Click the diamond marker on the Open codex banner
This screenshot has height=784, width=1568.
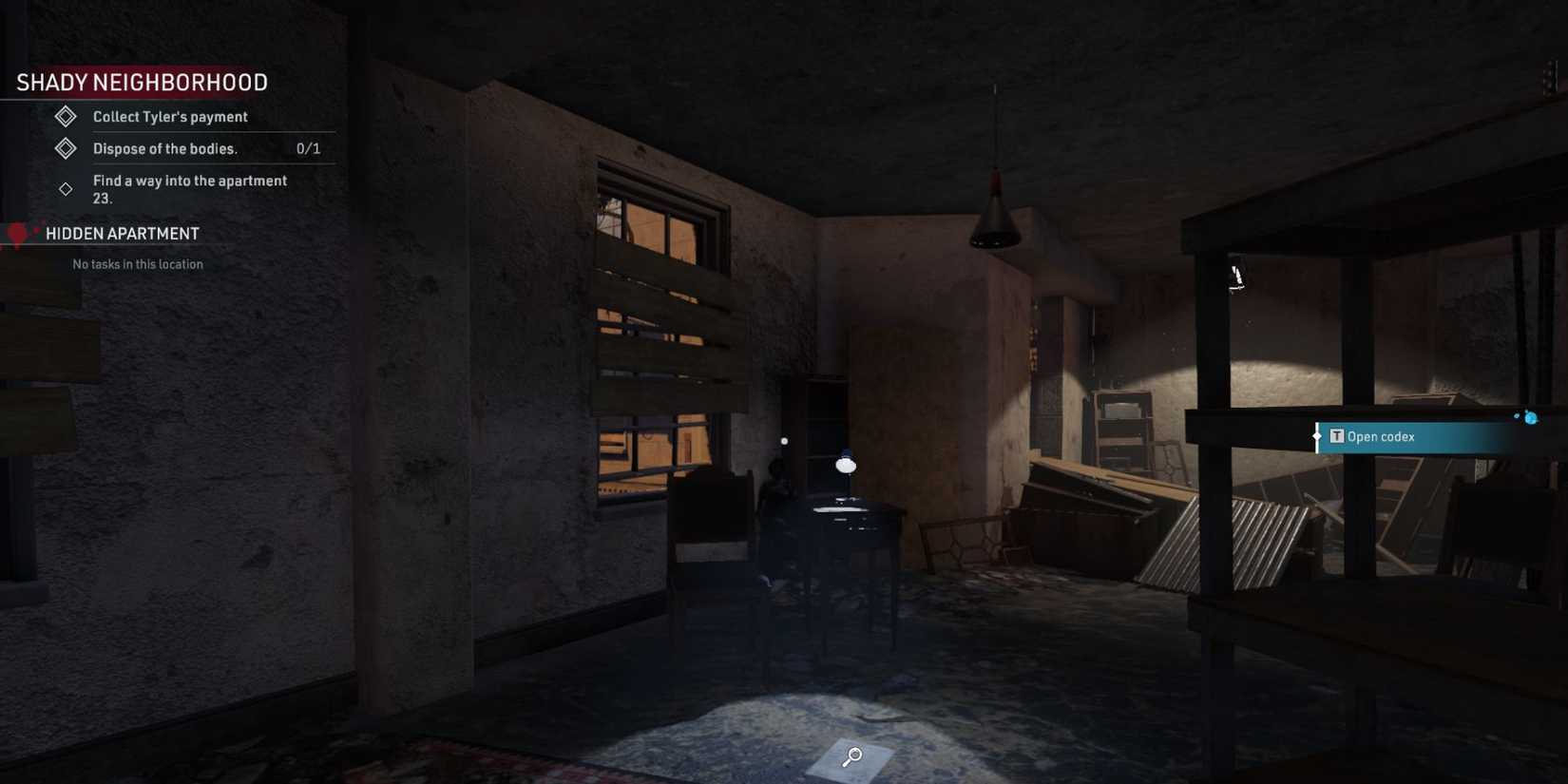(x=1316, y=436)
